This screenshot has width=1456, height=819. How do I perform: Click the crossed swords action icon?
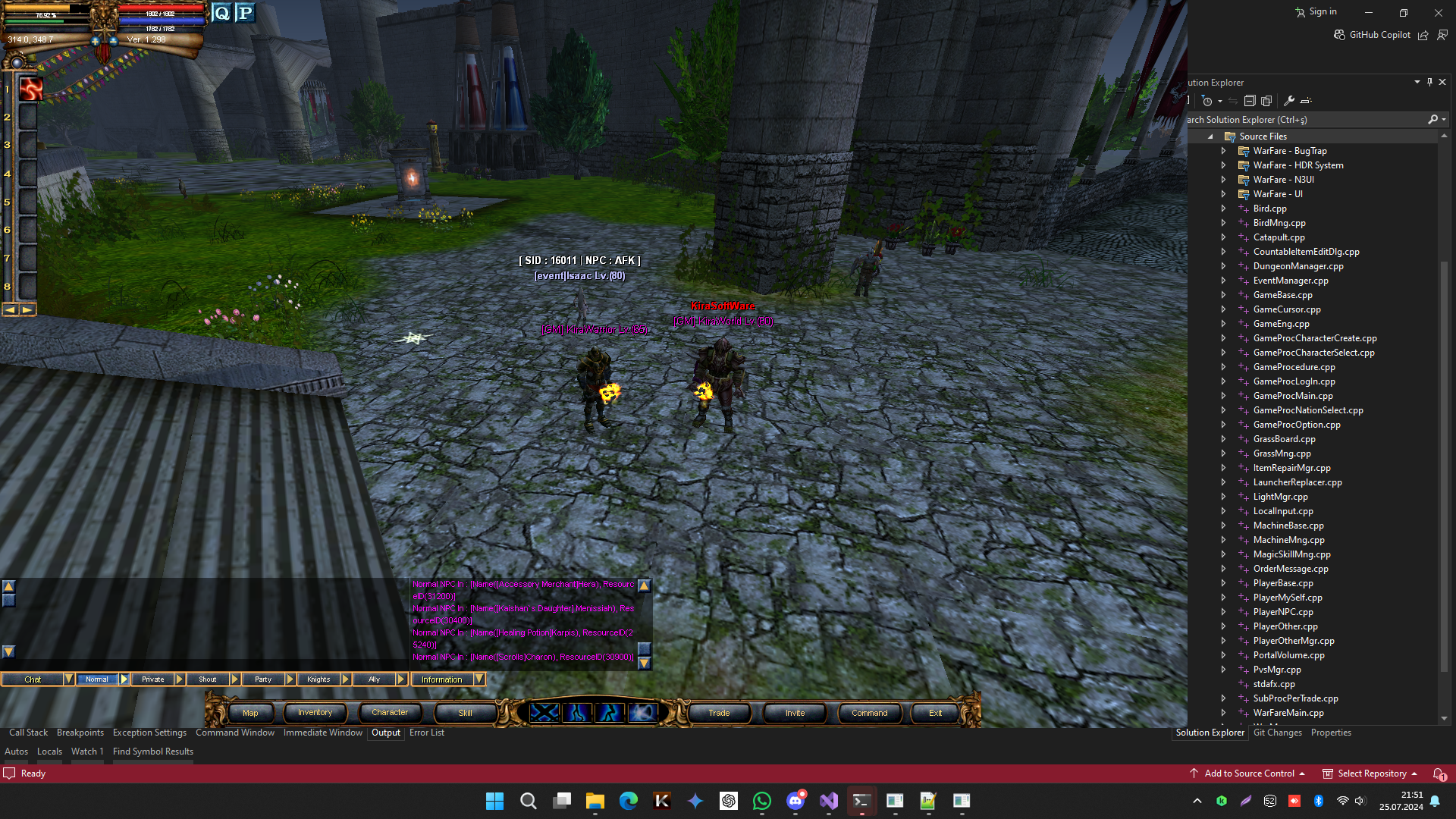pos(544,713)
